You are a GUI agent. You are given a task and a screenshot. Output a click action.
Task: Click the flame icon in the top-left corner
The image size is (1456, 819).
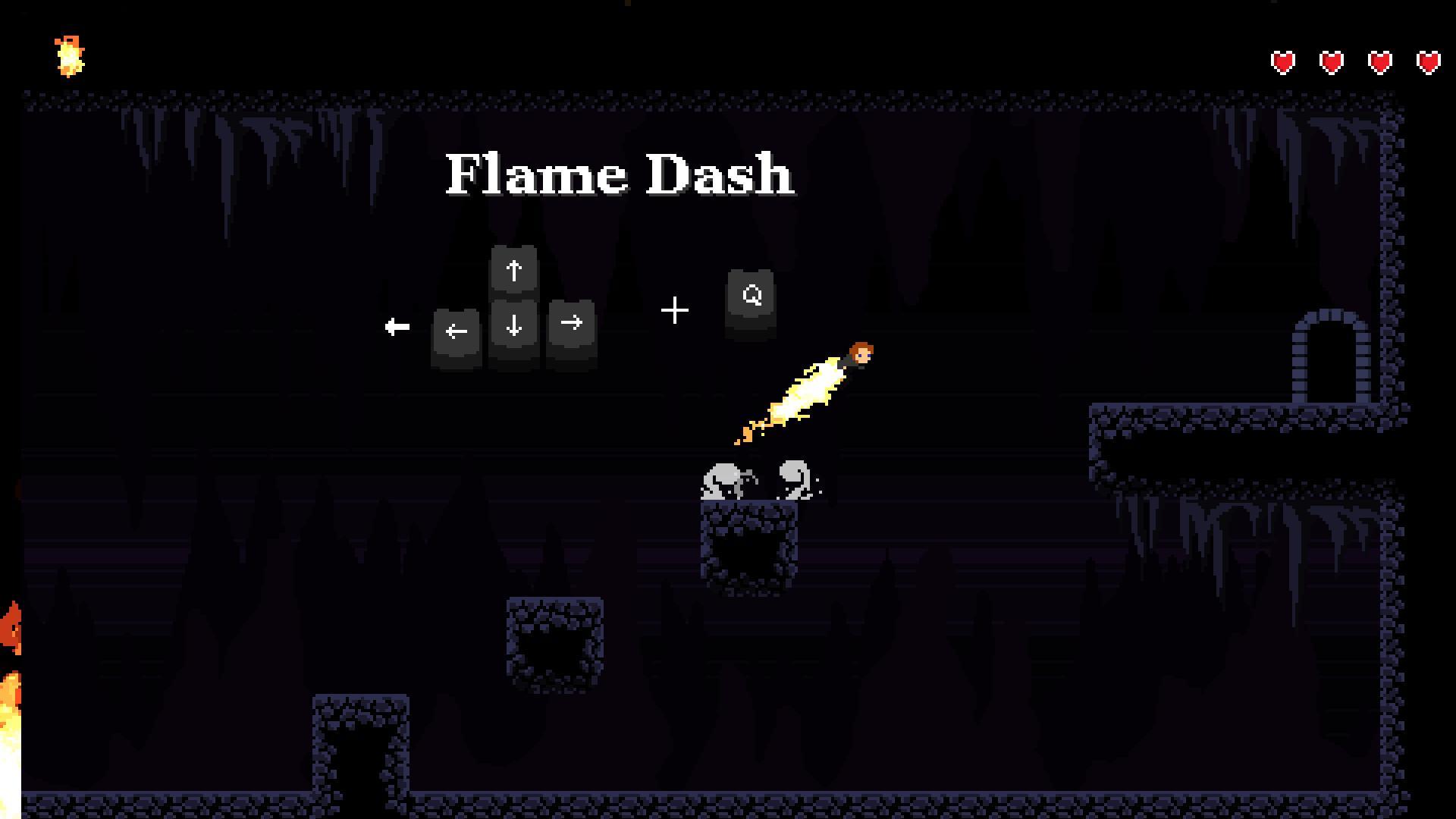(68, 55)
